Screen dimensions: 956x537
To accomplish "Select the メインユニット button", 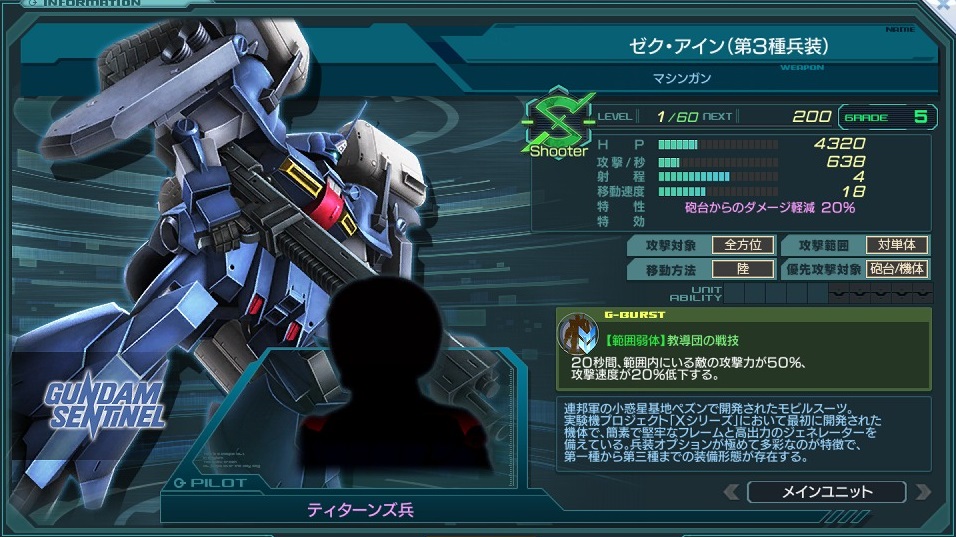I will (826, 491).
